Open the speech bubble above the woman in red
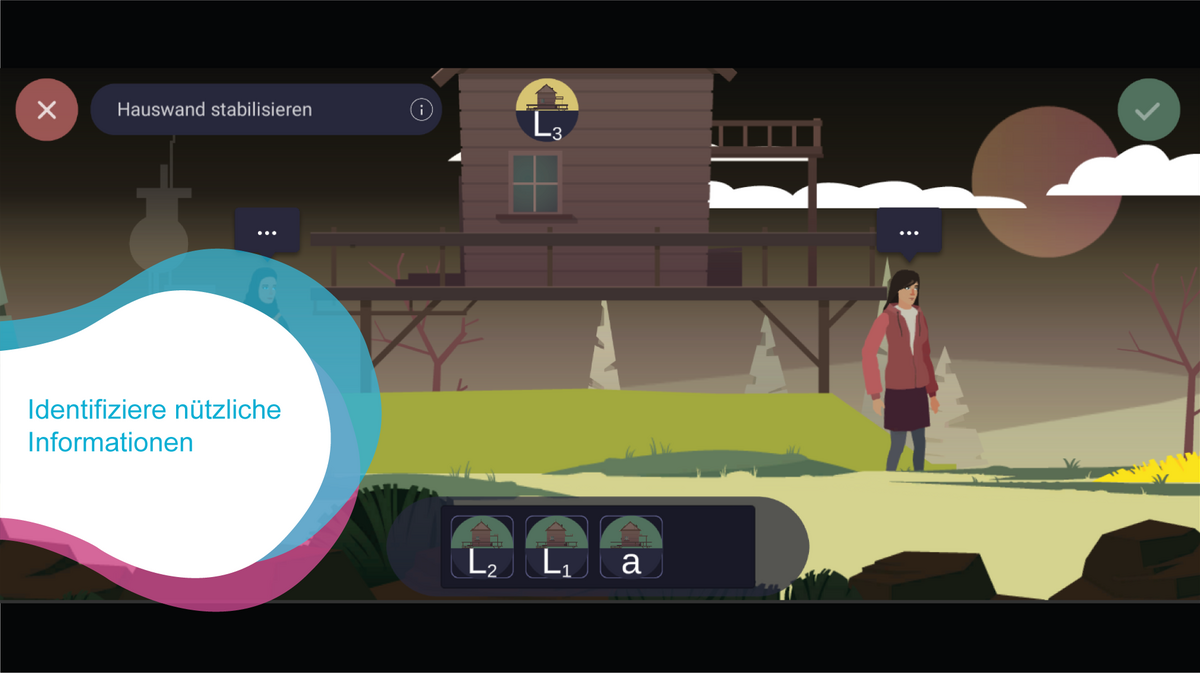Screen dimensions: 1200x675 pyautogui.click(x=908, y=232)
